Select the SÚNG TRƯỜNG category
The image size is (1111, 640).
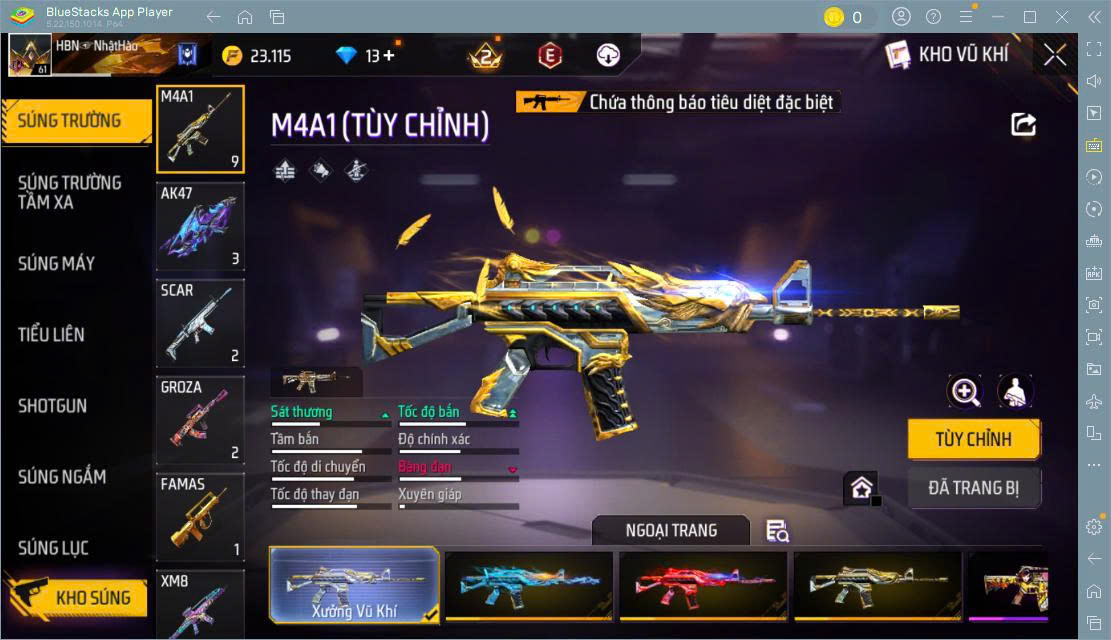tap(70, 121)
